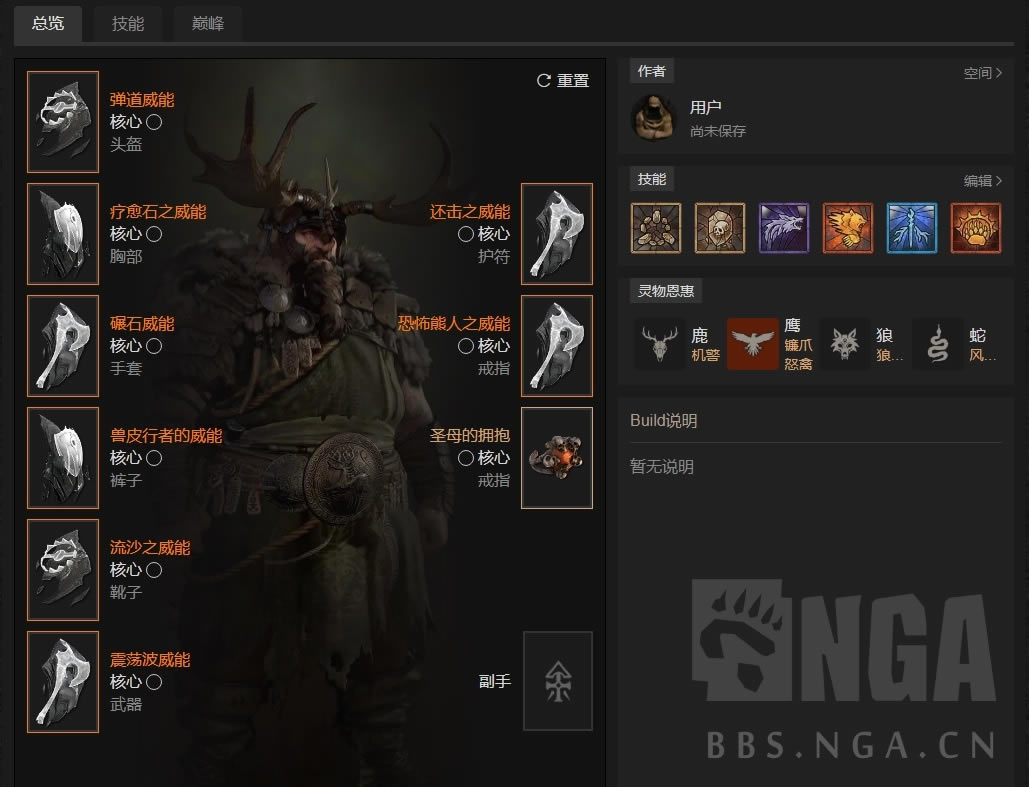The width and height of the screenshot is (1029, 787).
Task: Edit skills via the 编辑 link
Action: tap(982, 181)
